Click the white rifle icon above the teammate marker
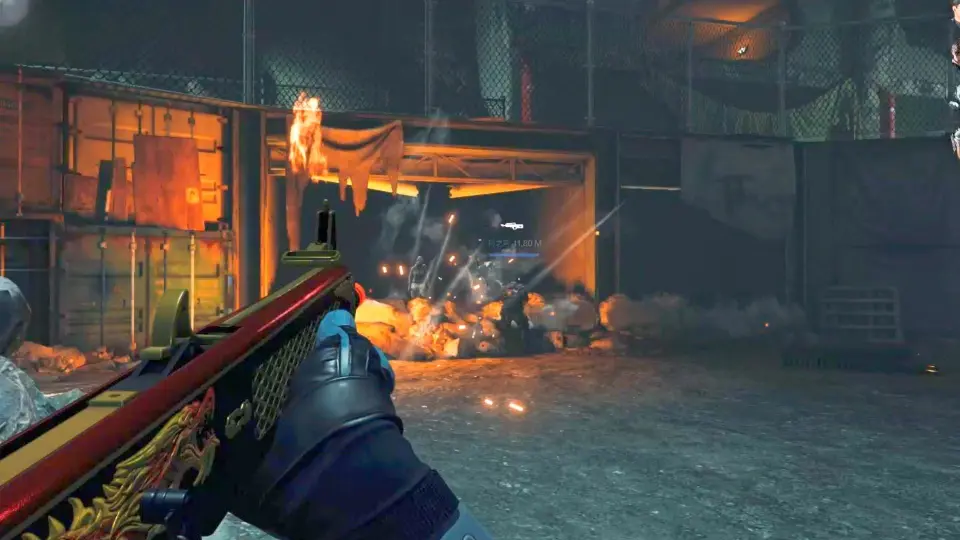The width and height of the screenshot is (960, 540). coord(512,226)
